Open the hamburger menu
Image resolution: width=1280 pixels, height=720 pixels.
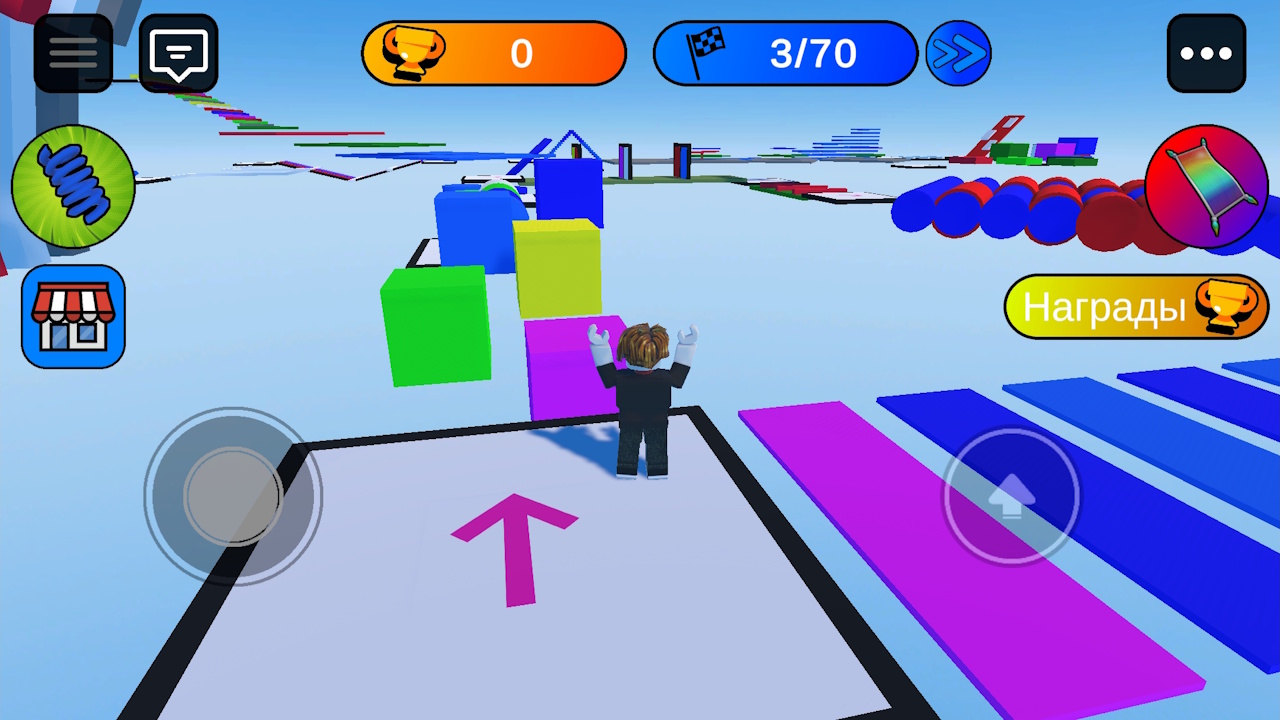click(x=72, y=52)
